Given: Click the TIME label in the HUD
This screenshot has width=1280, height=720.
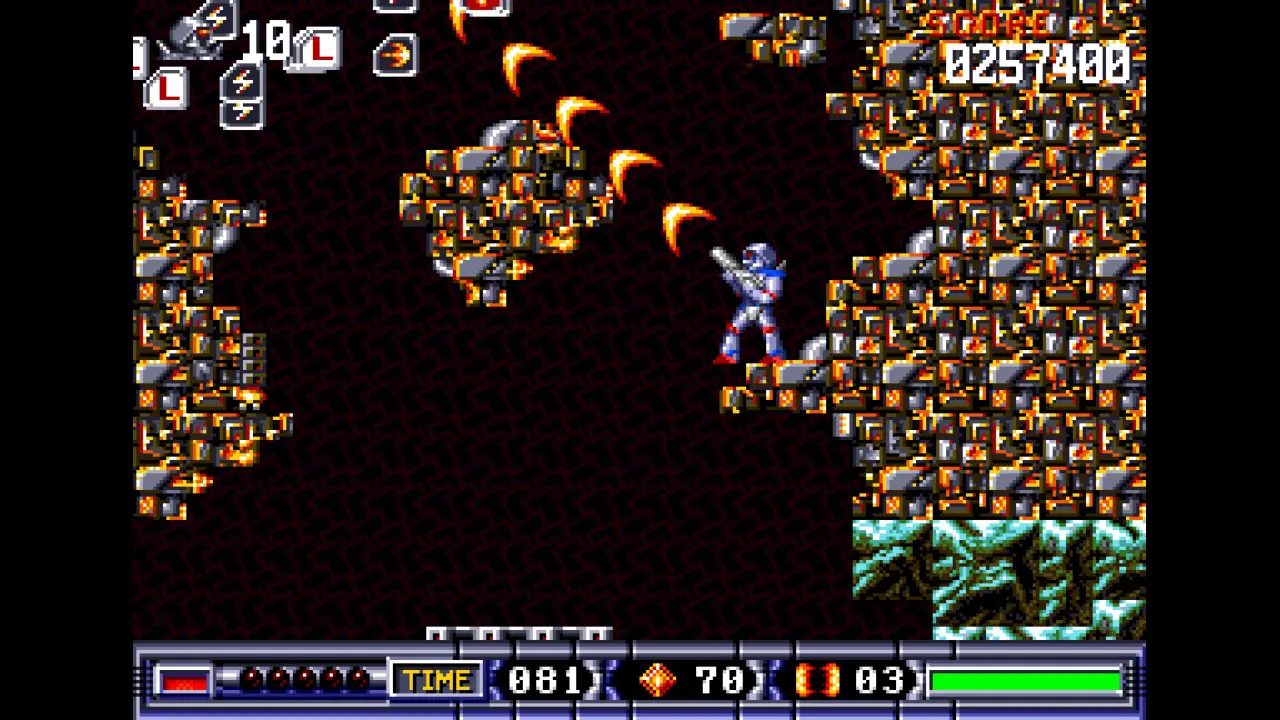Looking at the screenshot, I should click(437, 681).
